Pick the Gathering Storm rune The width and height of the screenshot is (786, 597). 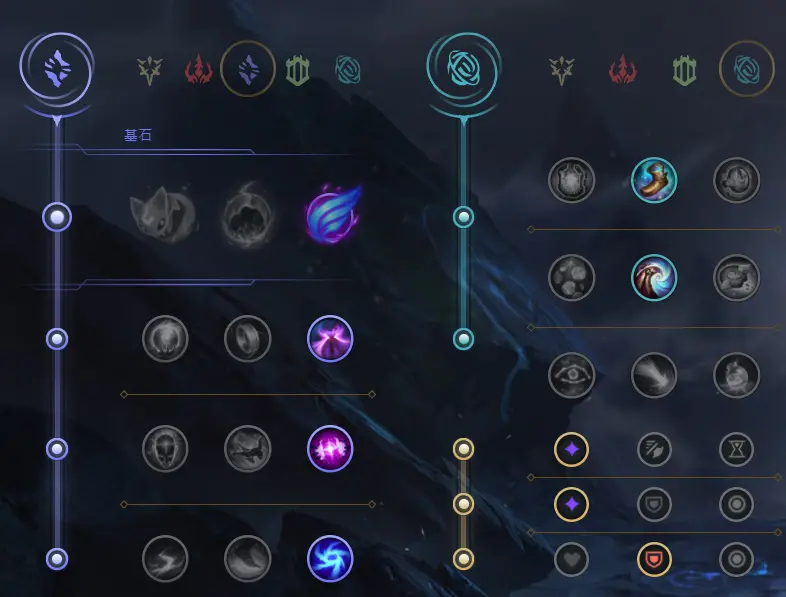pos(330,558)
